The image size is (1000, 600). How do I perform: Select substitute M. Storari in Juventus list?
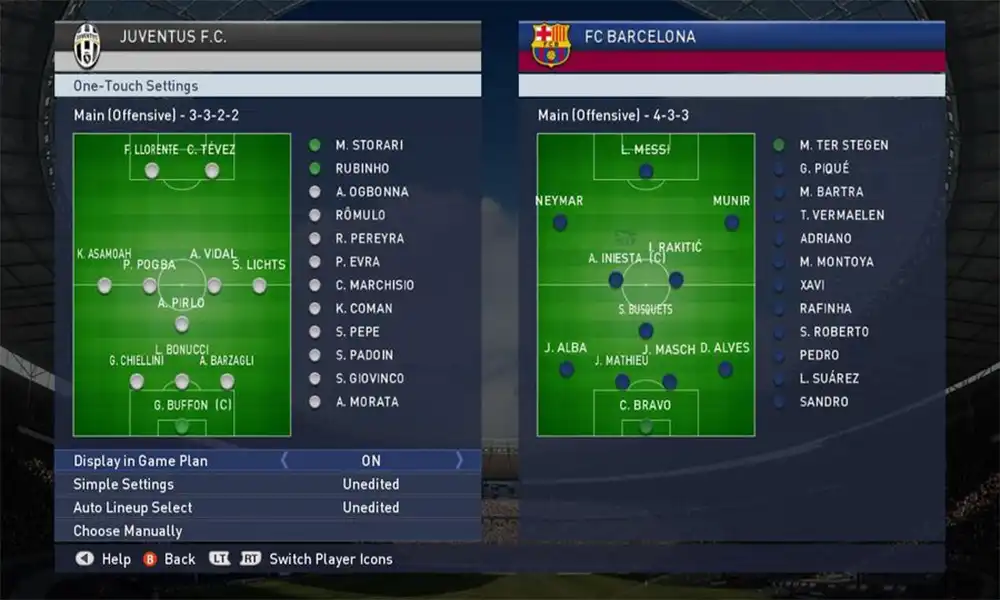click(369, 145)
